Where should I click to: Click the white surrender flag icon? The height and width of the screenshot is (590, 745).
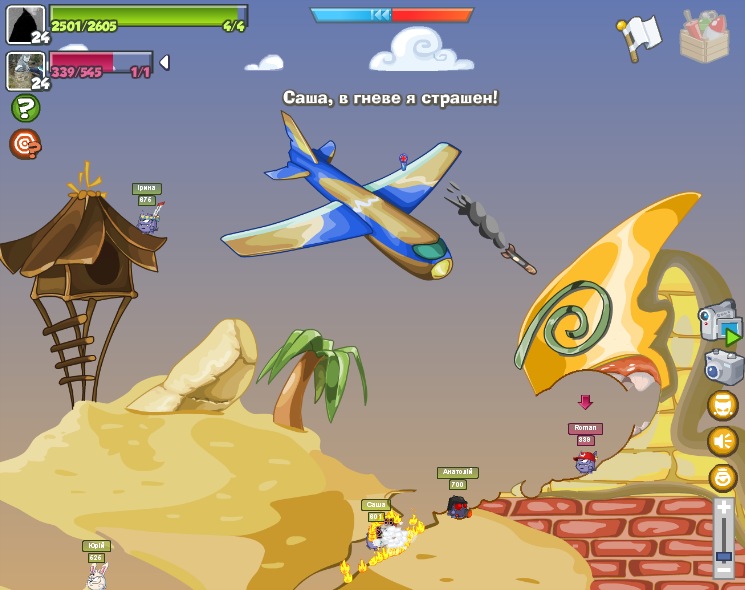[x=640, y=36]
